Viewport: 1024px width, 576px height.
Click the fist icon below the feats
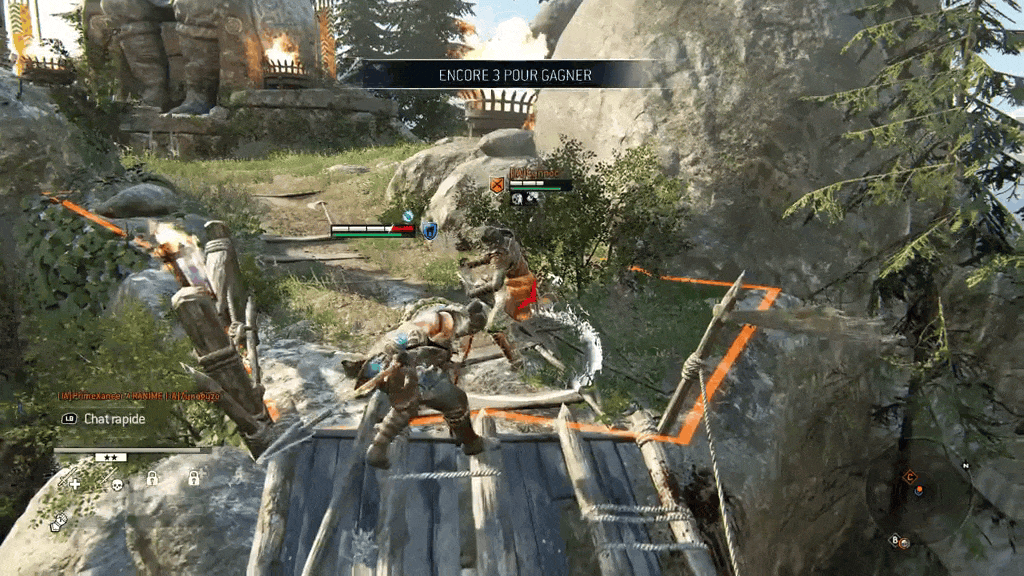tap(60, 521)
